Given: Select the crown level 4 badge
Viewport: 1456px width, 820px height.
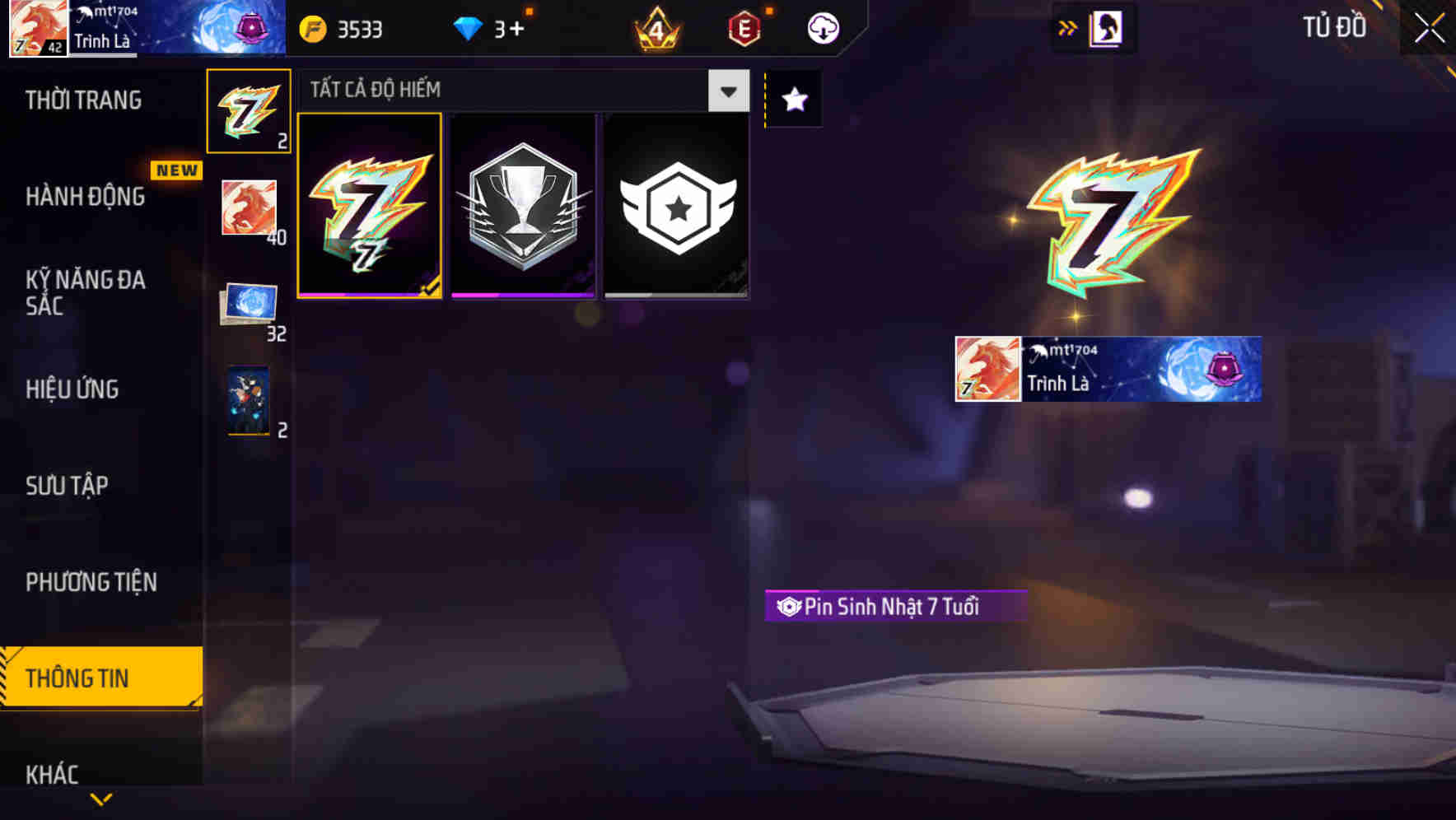Looking at the screenshot, I should tap(655, 27).
